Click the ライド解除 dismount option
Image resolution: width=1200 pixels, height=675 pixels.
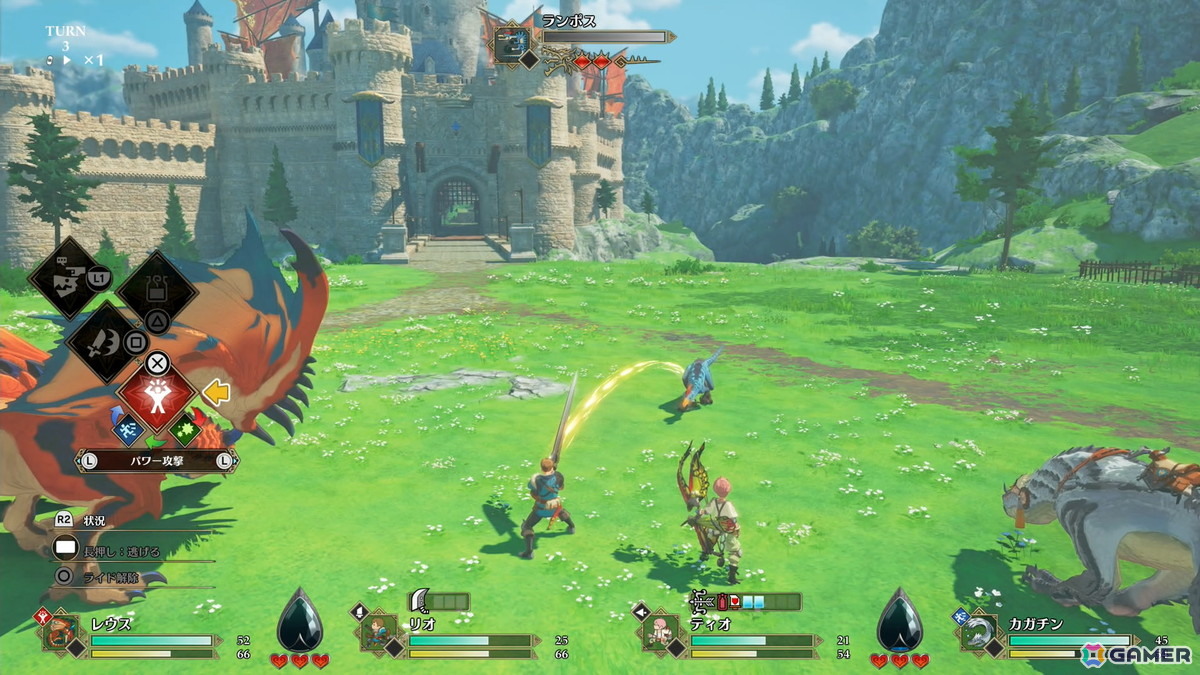(x=109, y=576)
